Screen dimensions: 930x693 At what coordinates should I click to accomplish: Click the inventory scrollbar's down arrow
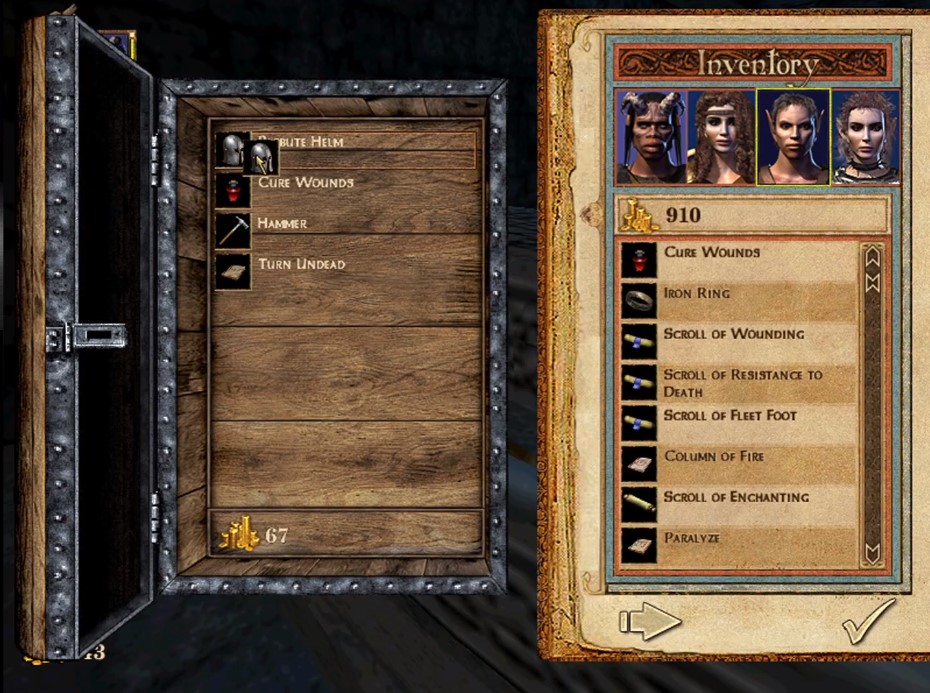(871, 552)
